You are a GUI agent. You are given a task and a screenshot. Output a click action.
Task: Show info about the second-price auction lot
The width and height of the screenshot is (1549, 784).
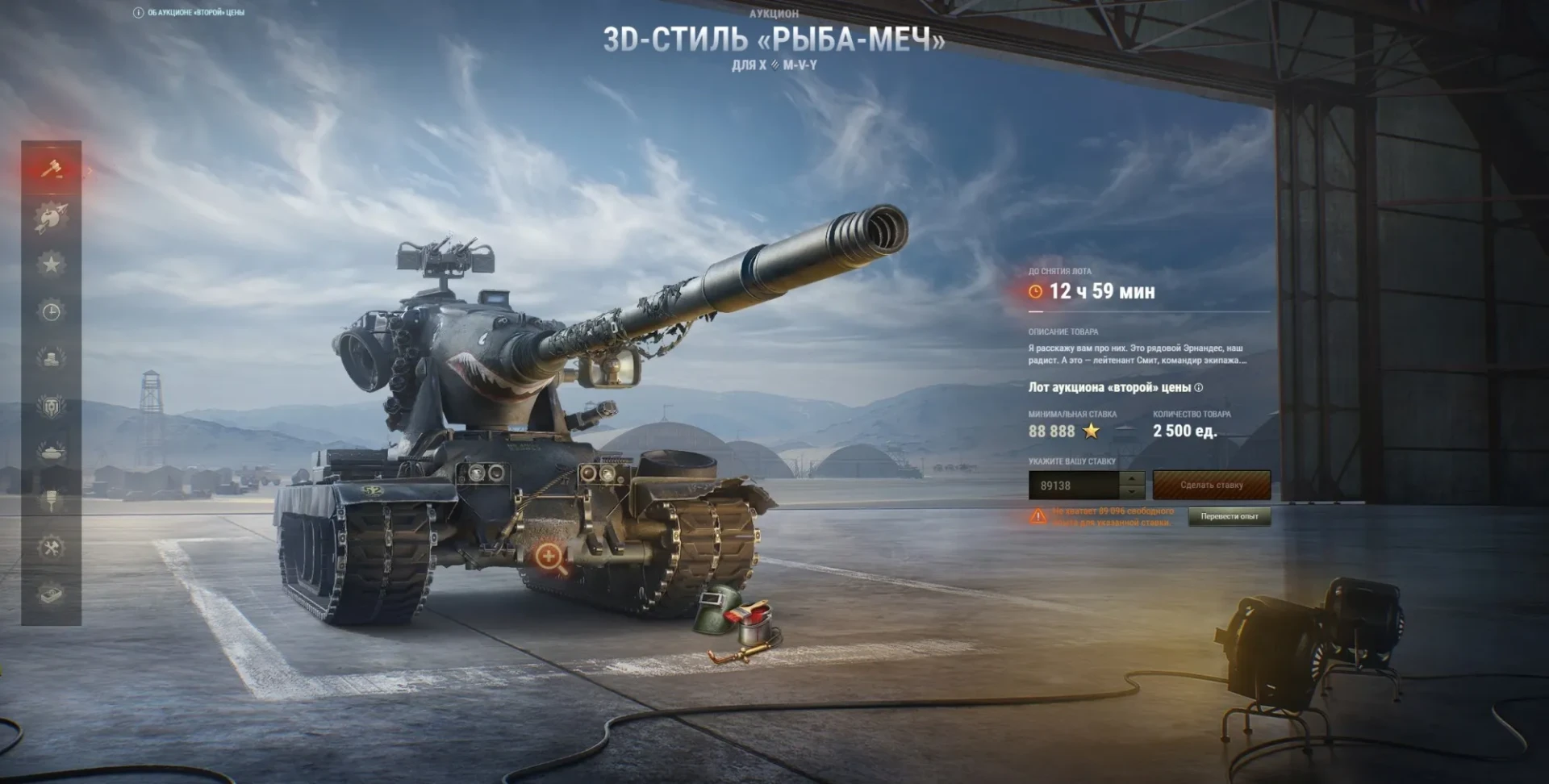pyautogui.click(x=1199, y=388)
